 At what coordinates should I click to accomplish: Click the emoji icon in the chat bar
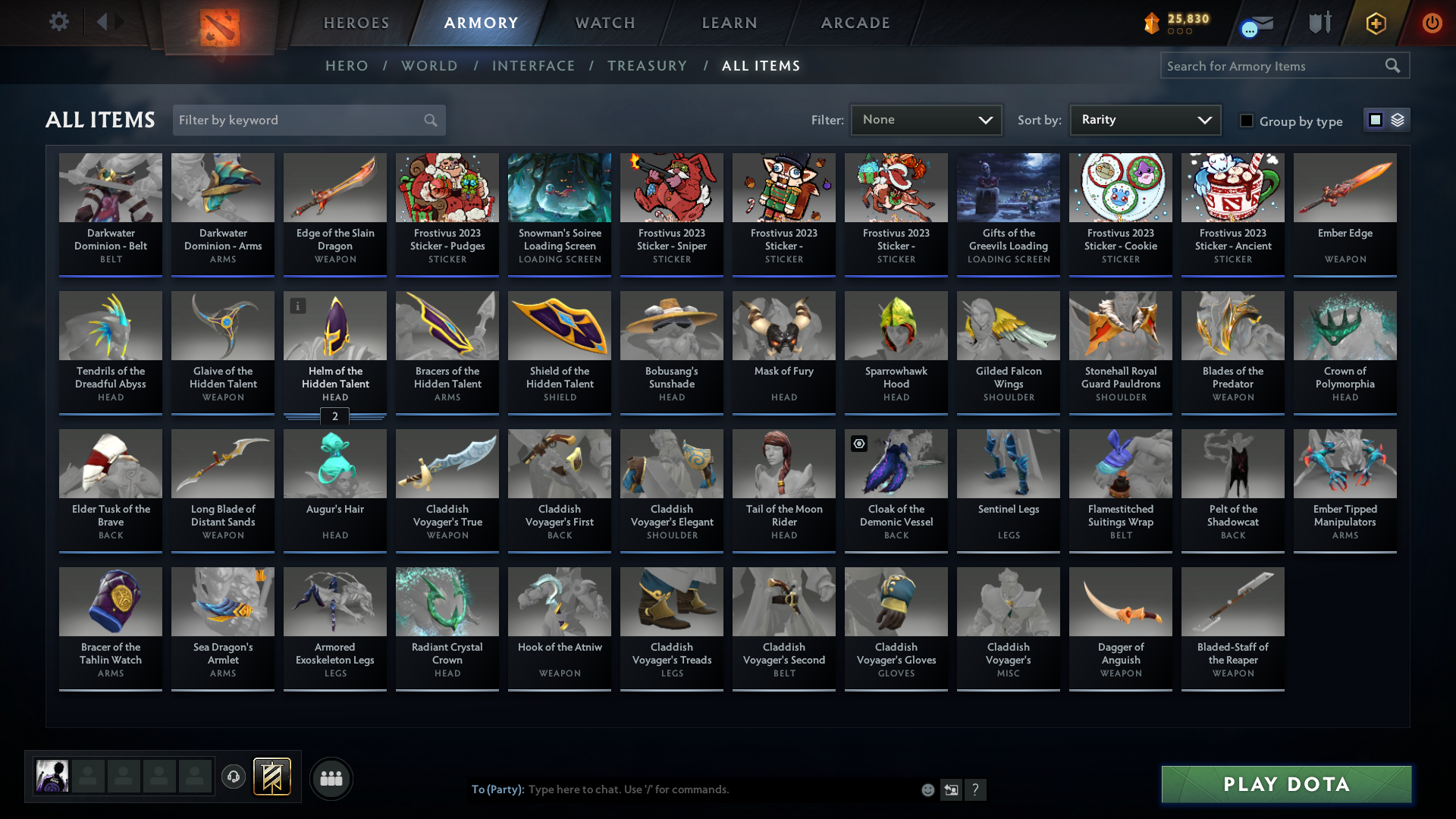click(928, 789)
